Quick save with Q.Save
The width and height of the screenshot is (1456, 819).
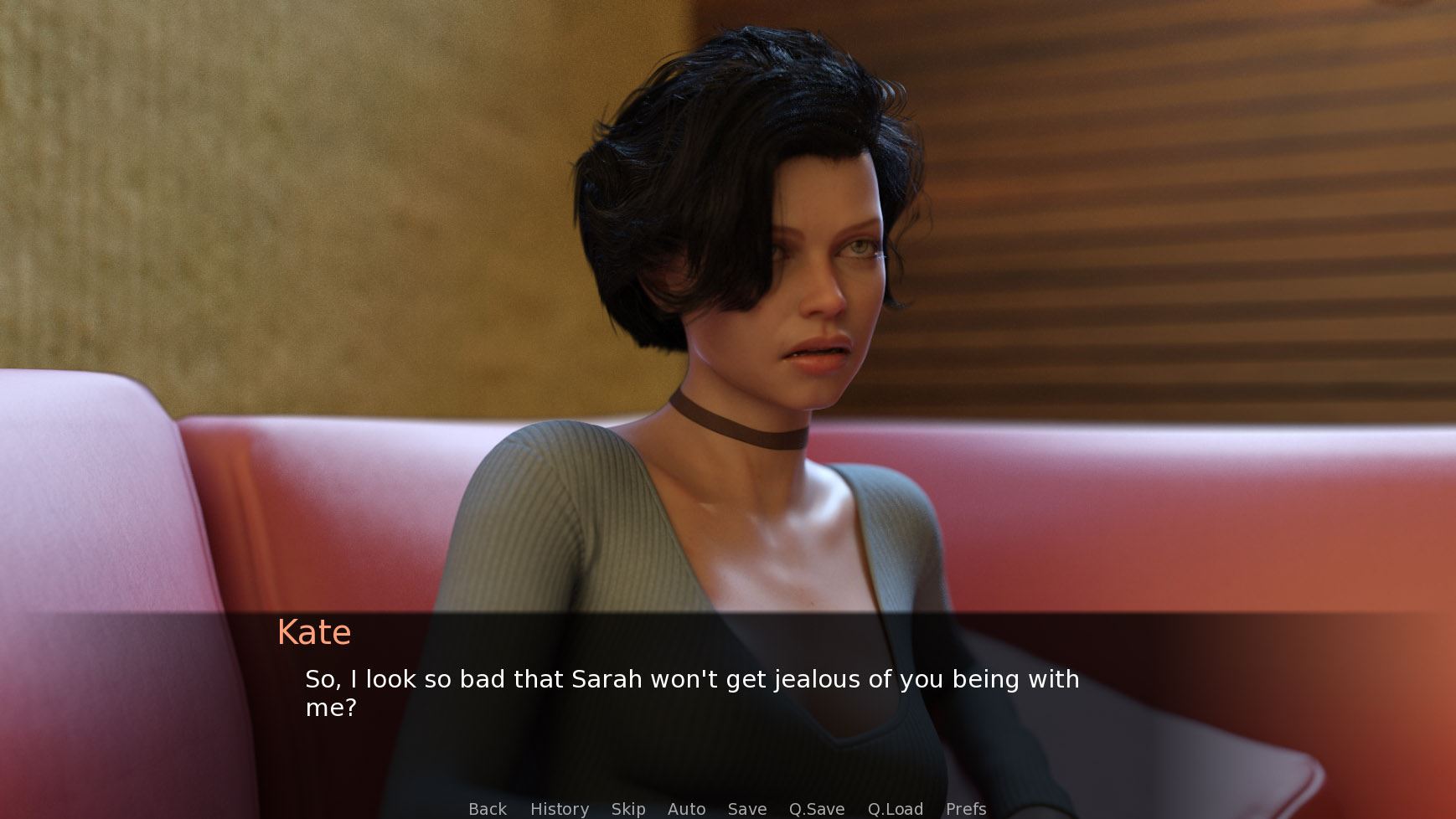coord(817,809)
